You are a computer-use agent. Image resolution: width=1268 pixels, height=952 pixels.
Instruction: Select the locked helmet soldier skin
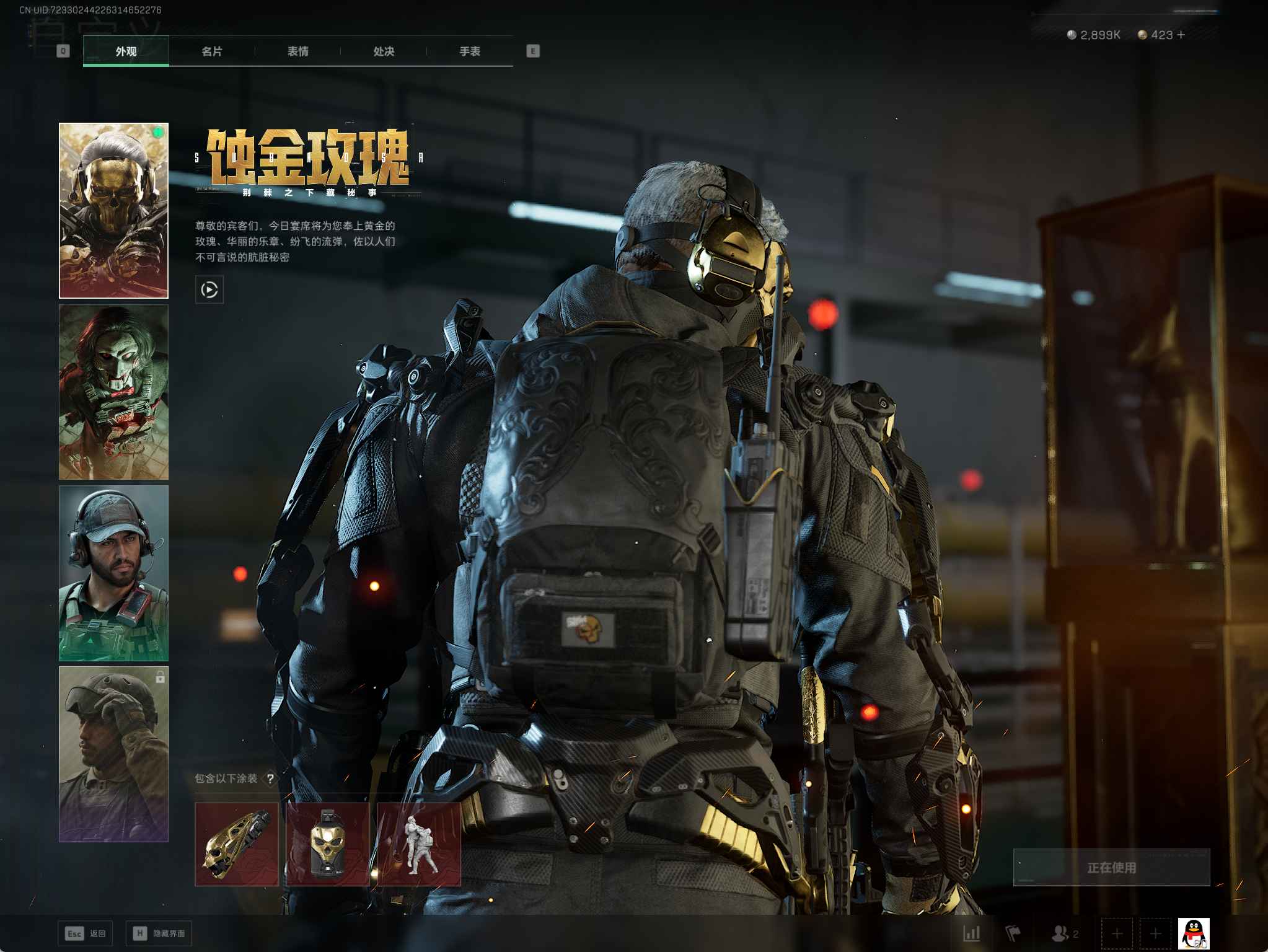click(x=113, y=754)
